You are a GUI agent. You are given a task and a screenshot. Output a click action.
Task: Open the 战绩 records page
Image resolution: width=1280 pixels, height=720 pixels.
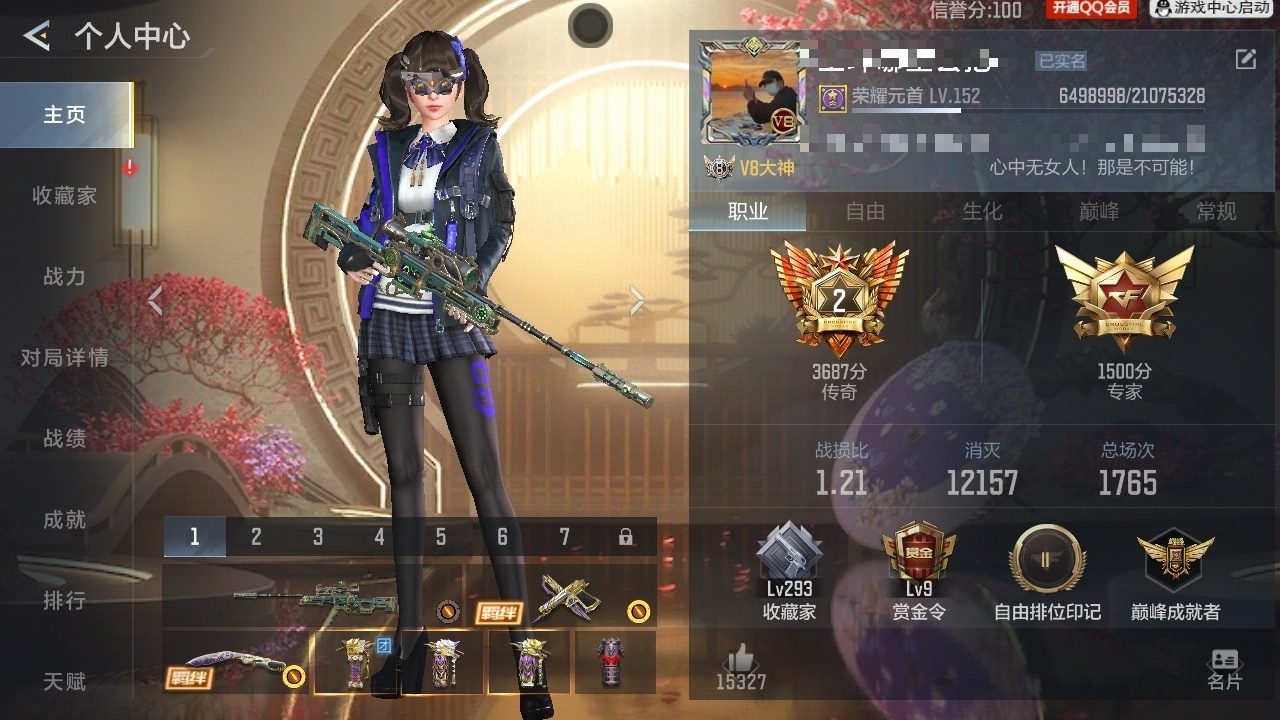click(65, 439)
